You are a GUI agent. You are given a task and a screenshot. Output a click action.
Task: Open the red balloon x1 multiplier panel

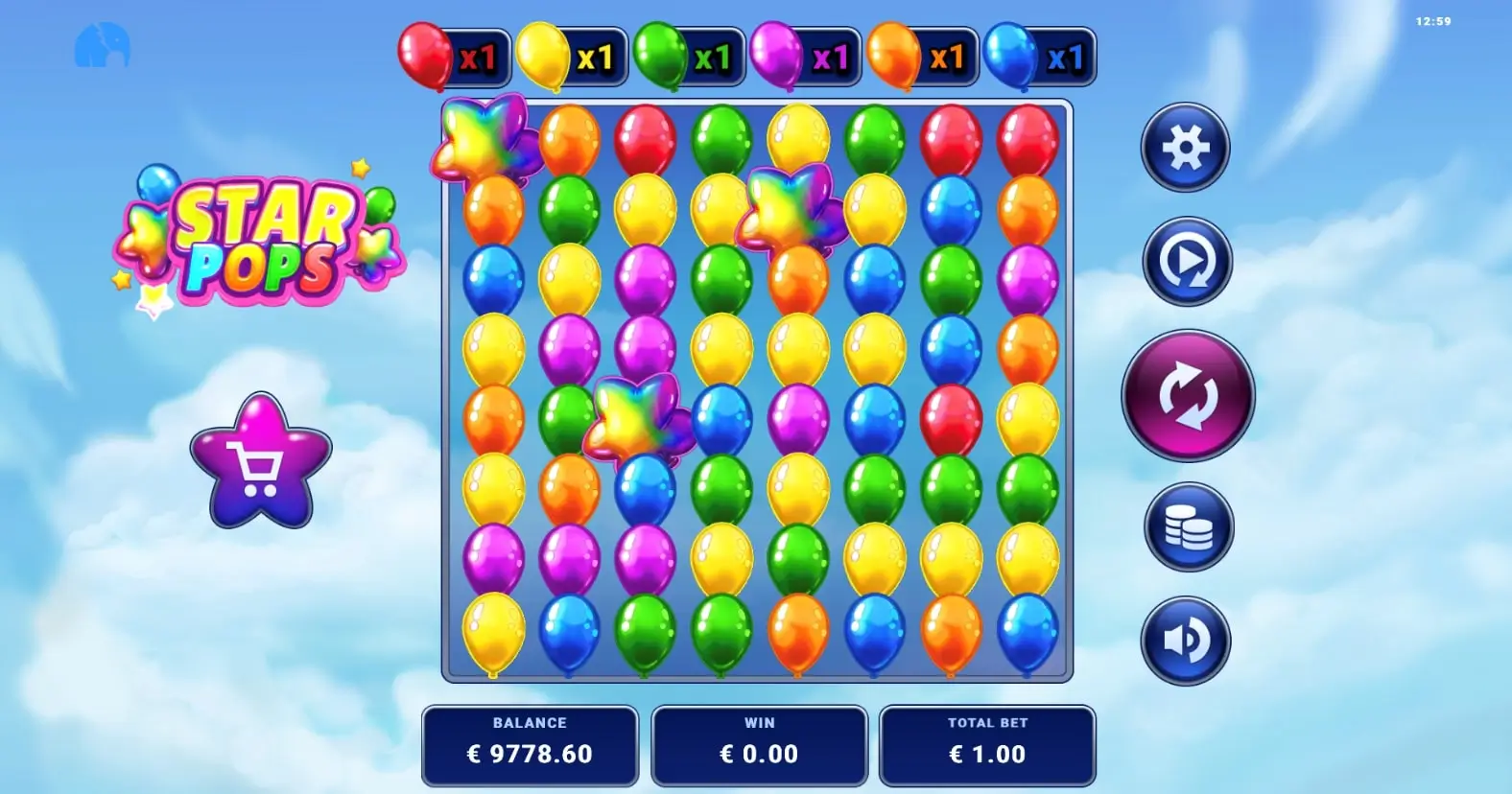tap(451, 56)
